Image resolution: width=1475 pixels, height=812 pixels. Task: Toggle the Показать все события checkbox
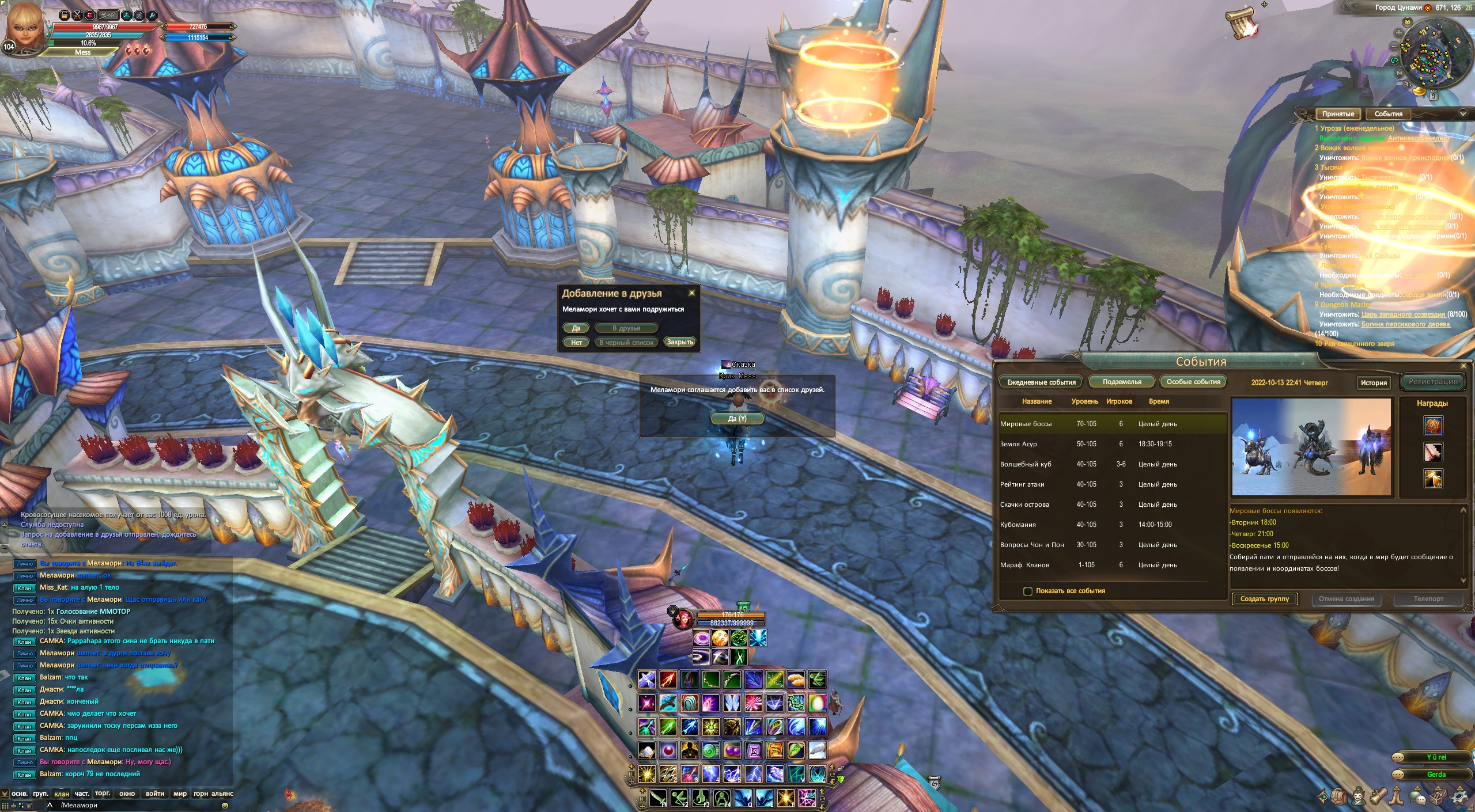tap(1027, 591)
